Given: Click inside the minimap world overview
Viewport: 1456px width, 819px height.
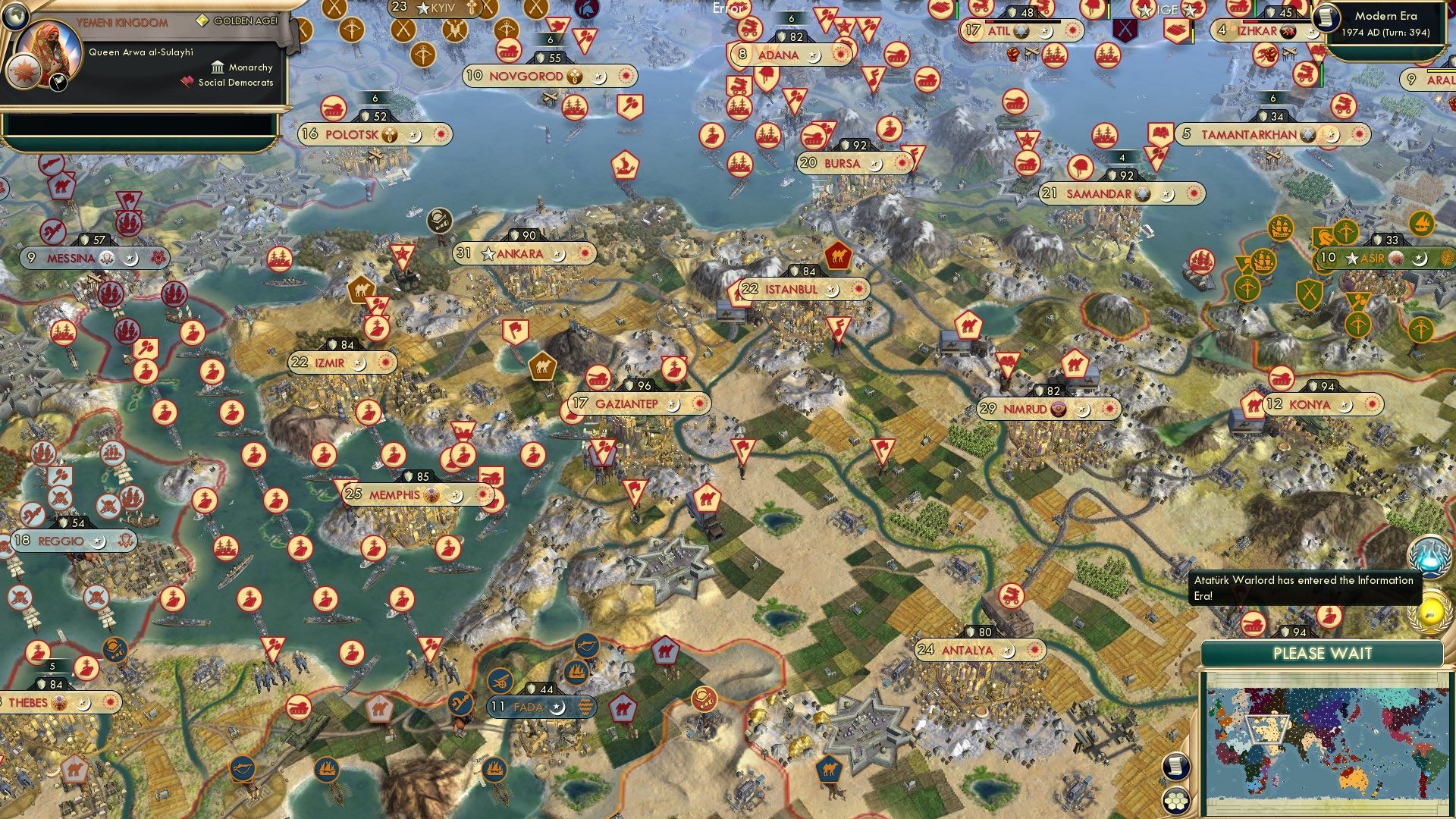Looking at the screenshot, I should pyautogui.click(x=1323, y=743).
